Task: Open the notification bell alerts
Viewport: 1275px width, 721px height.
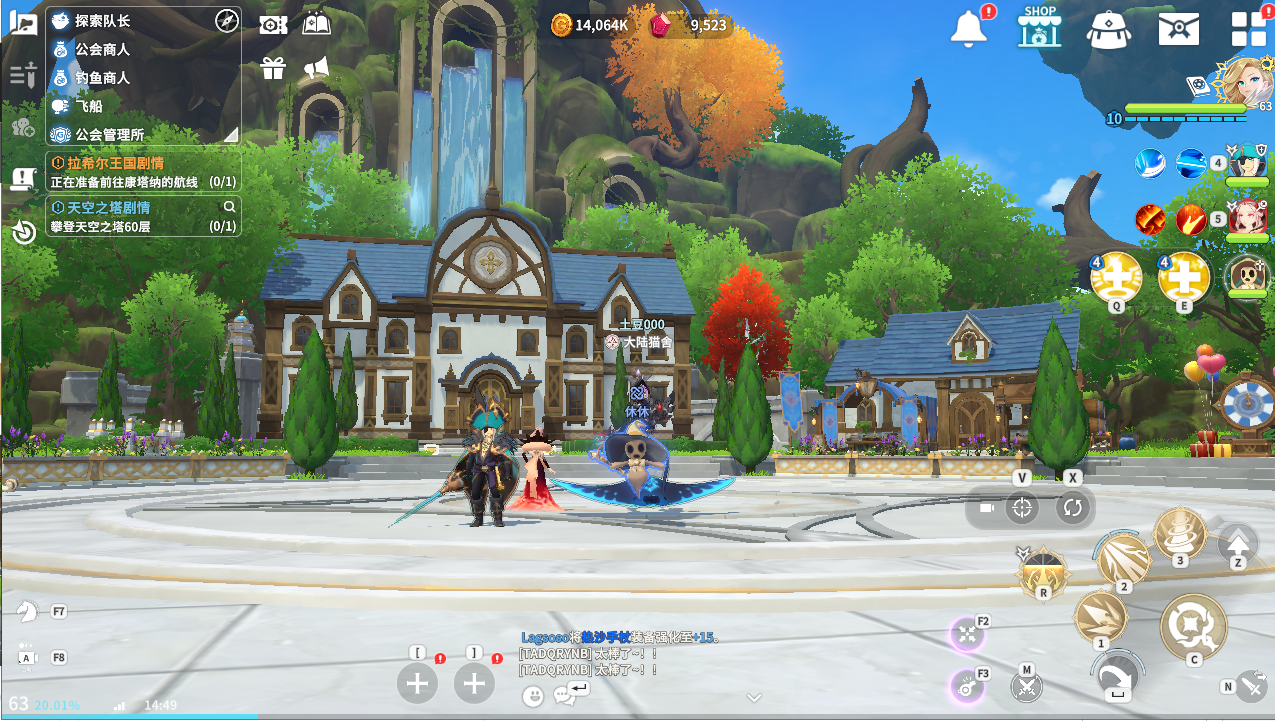Action: point(969,28)
